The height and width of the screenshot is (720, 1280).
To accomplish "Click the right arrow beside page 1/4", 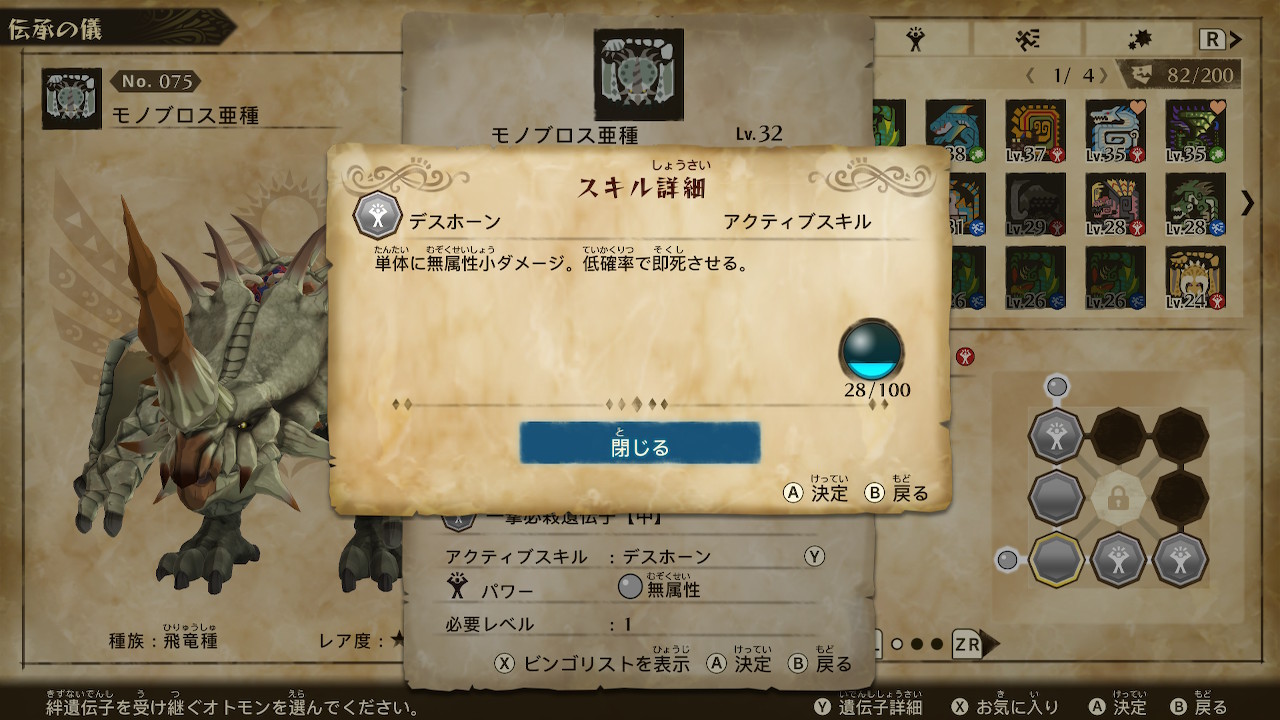I will pyautogui.click(x=1104, y=74).
